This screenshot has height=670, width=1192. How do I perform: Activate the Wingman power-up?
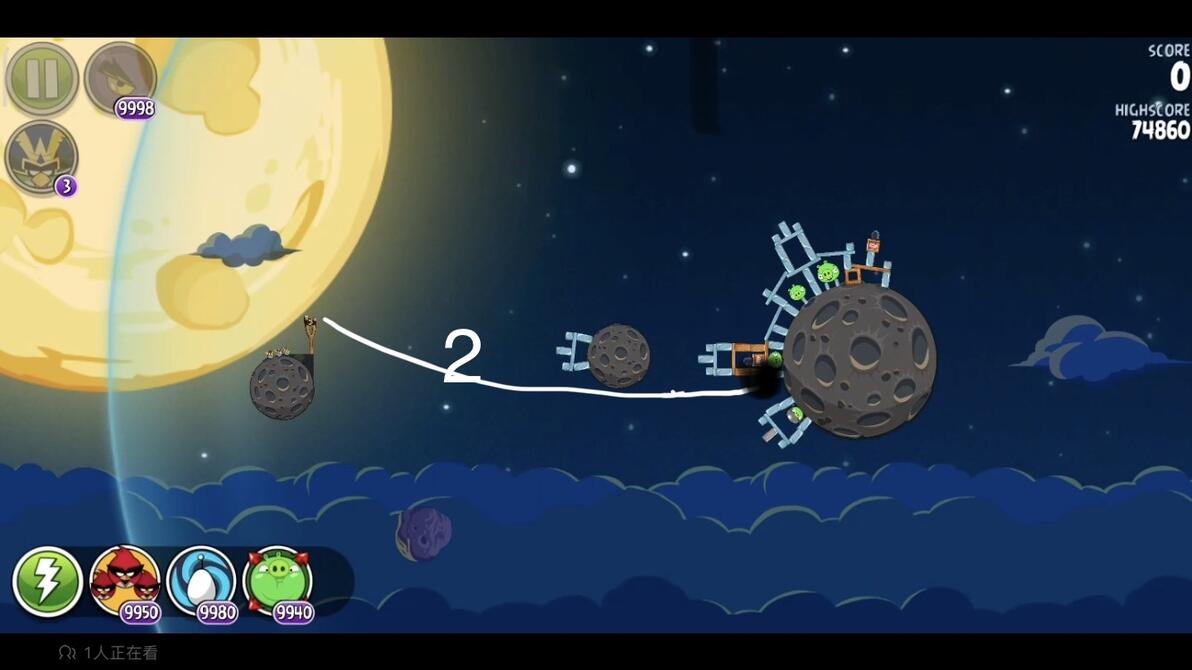41,157
